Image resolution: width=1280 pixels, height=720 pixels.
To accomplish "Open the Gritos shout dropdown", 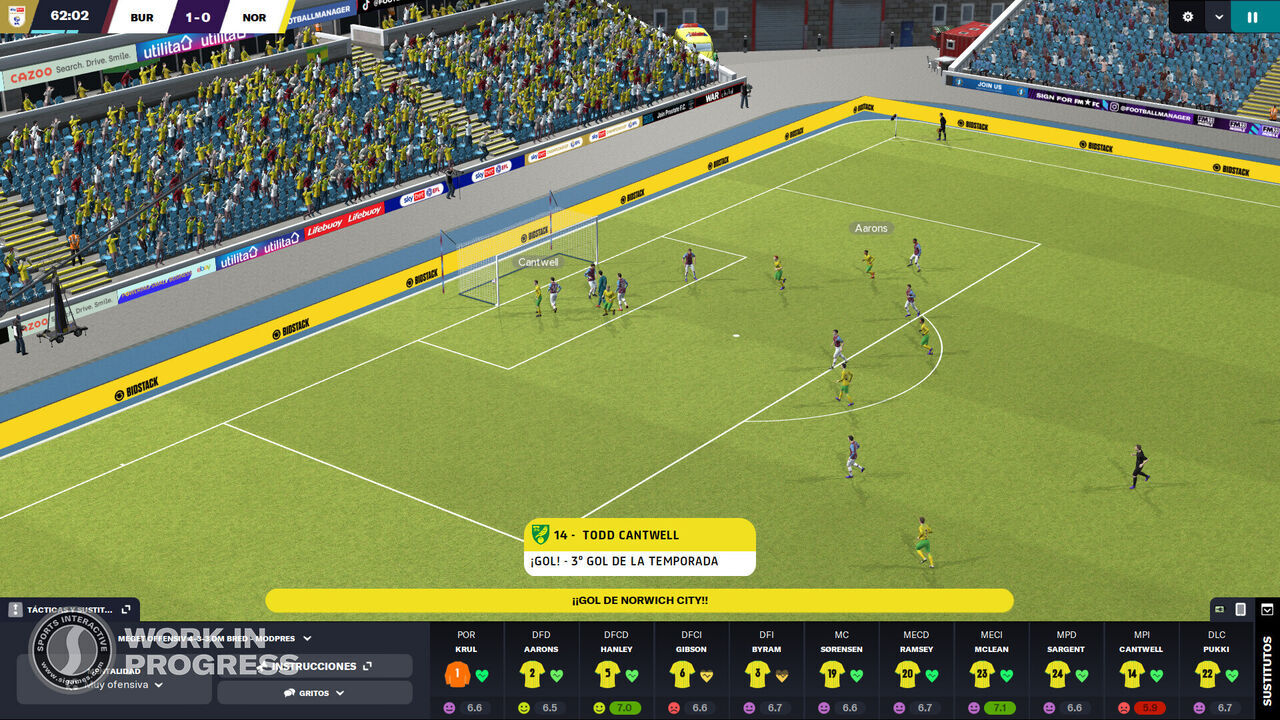I will pyautogui.click(x=315, y=693).
